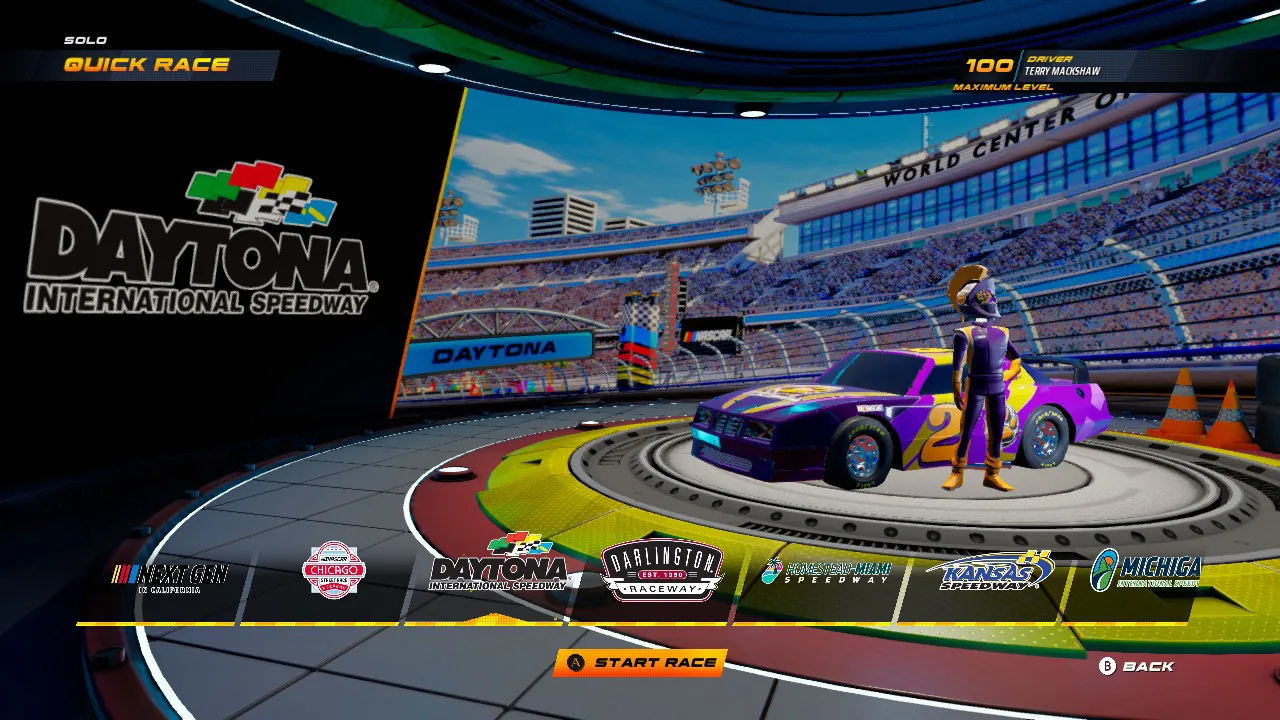Click the yellow level 100 indicator

987,66
